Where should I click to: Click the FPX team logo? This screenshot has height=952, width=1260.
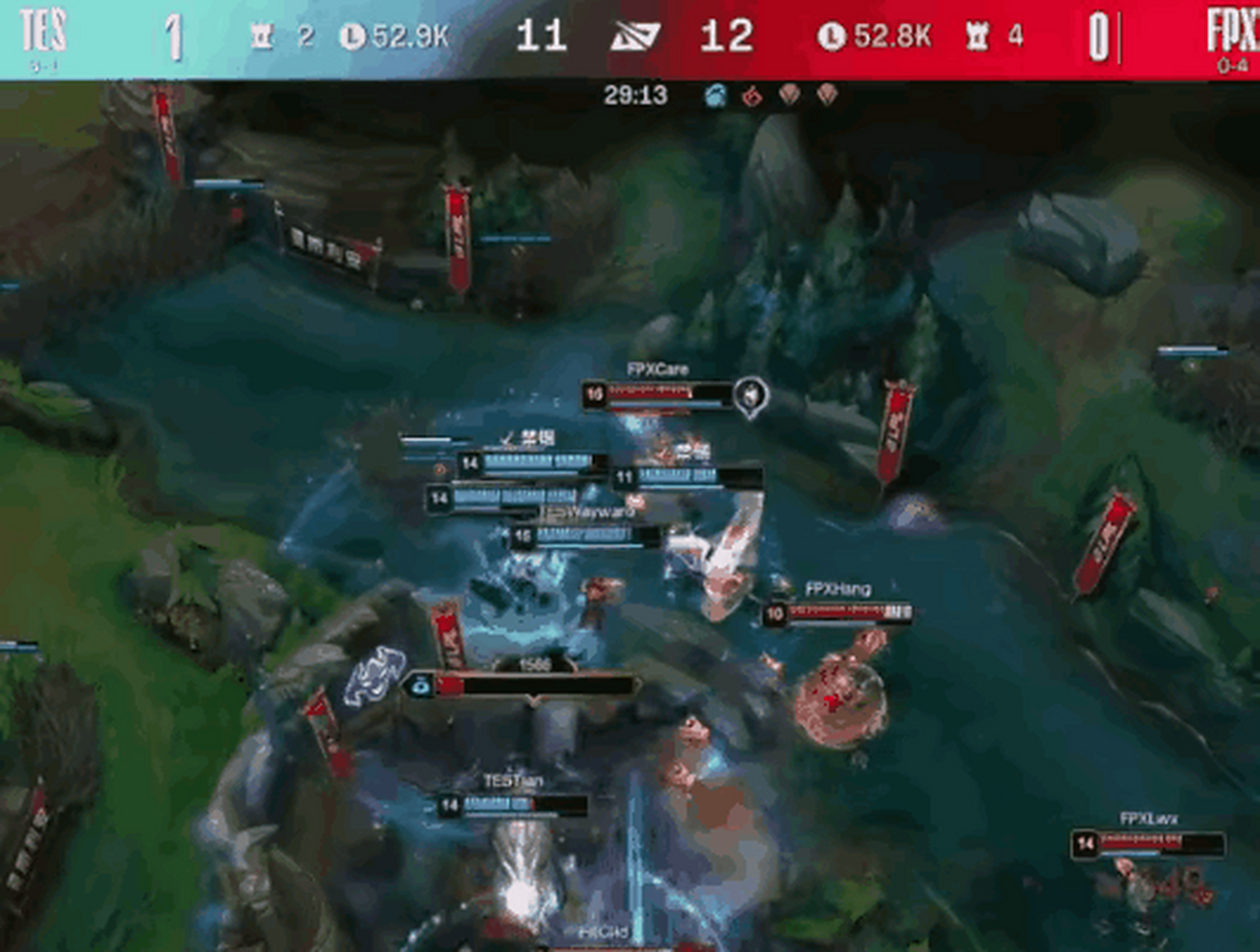1232,31
